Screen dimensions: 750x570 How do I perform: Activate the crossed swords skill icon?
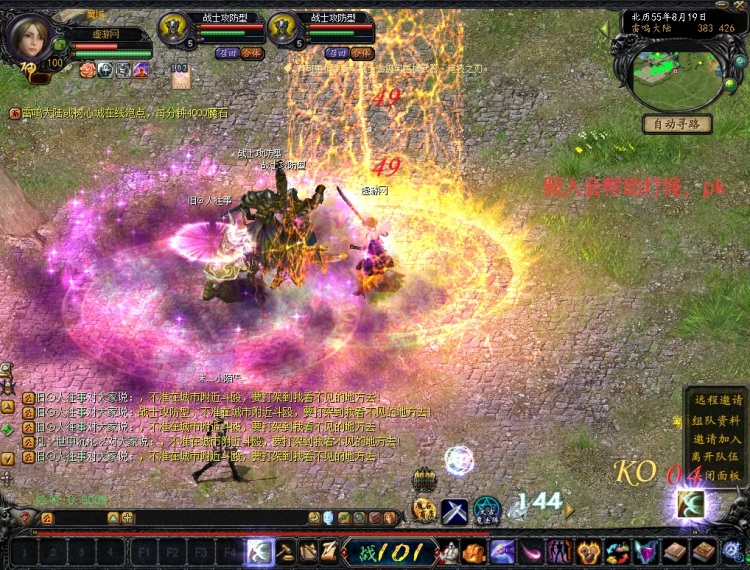pyautogui.click(x=455, y=511)
